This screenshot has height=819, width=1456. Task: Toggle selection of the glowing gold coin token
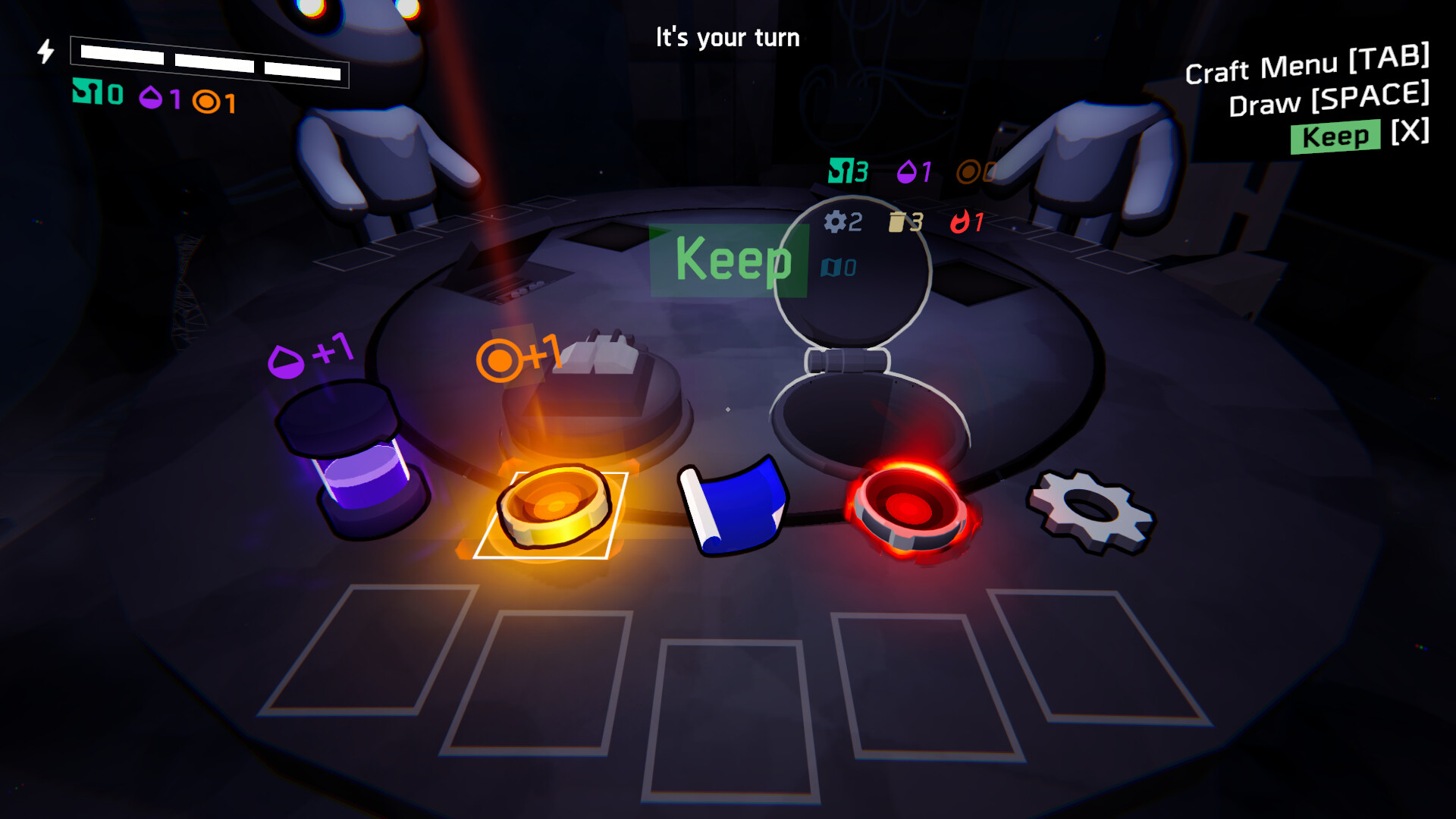coord(554,508)
